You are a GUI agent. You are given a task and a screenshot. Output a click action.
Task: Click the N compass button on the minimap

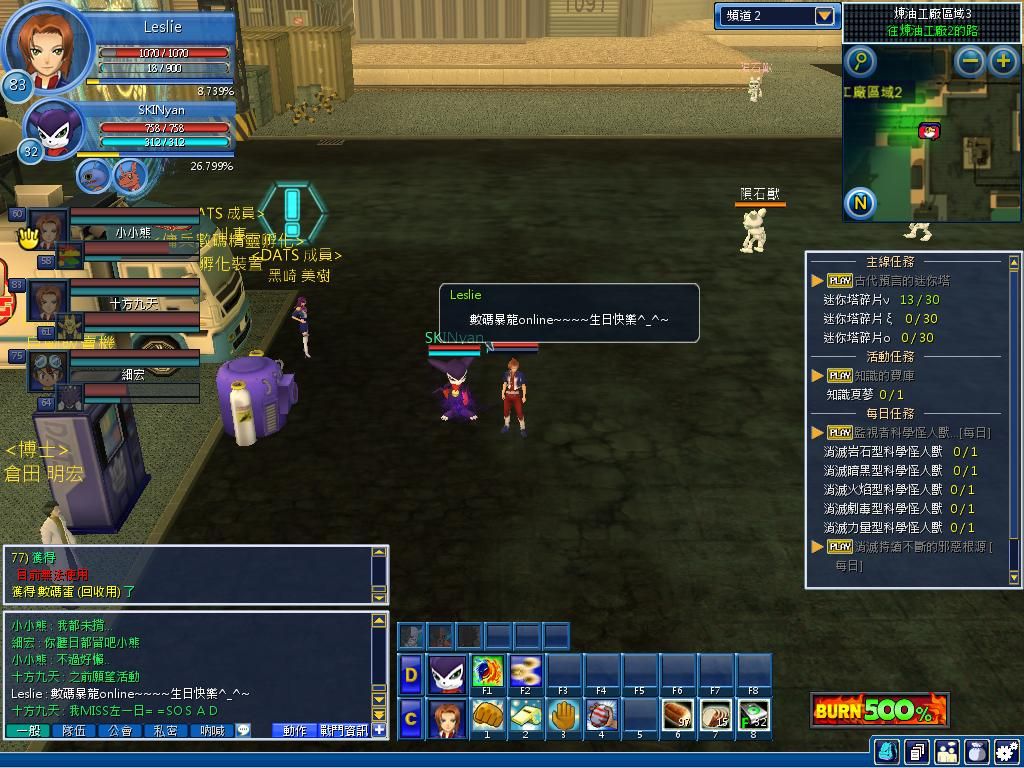[860, 203]
